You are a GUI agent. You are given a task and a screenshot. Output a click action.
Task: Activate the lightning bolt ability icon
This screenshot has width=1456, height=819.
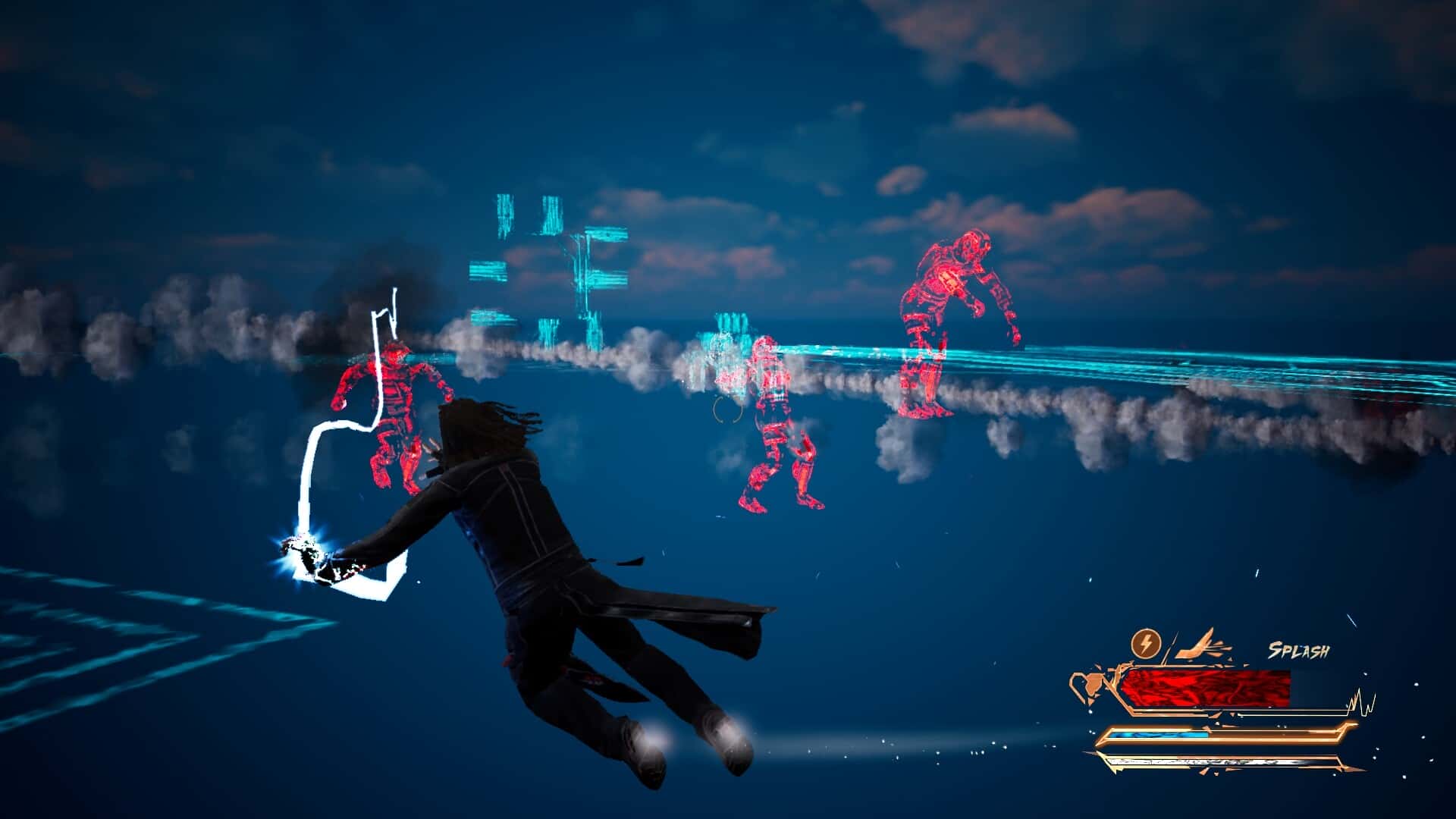1145,645
